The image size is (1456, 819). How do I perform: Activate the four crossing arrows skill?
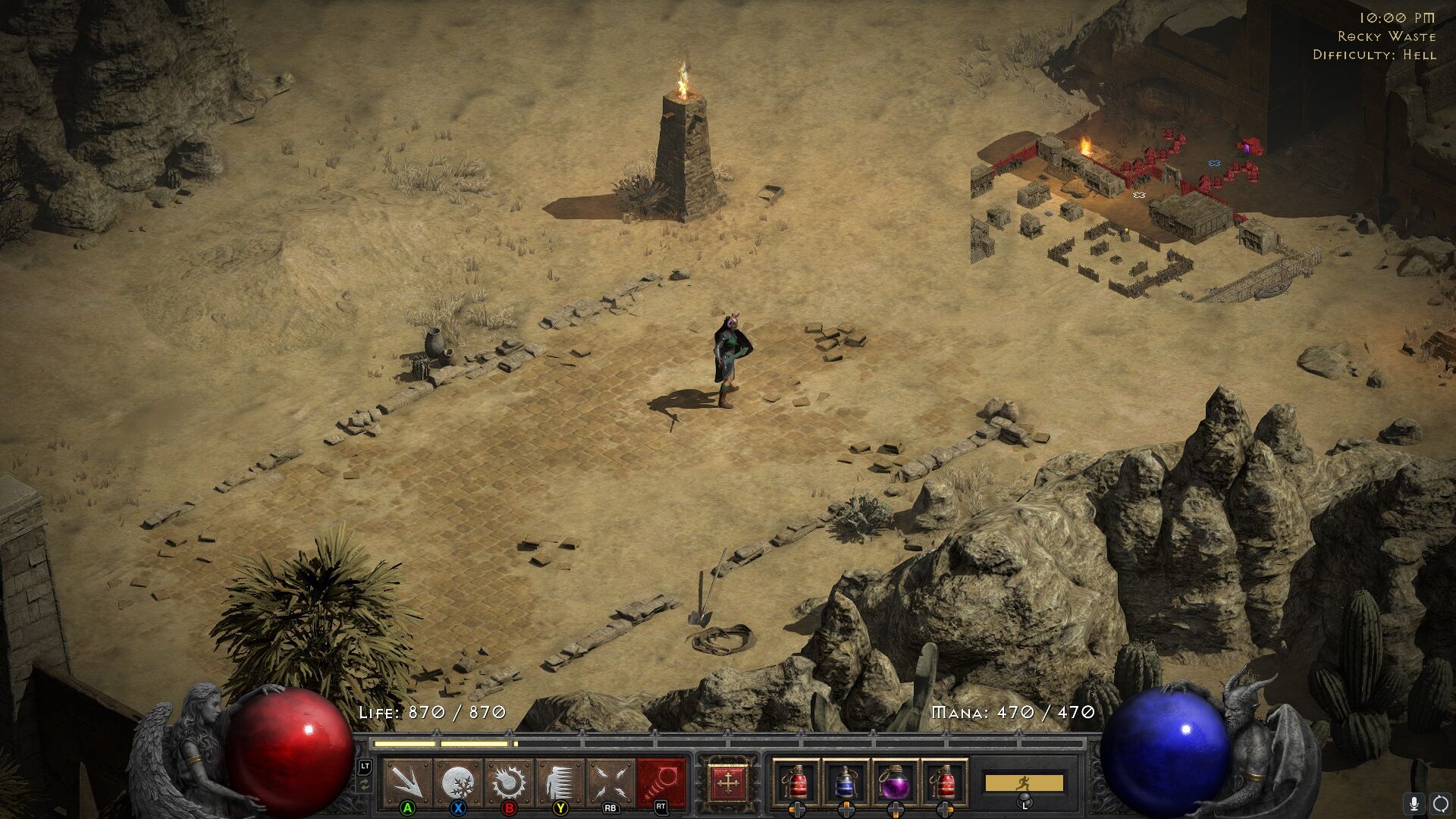[611, 781]
